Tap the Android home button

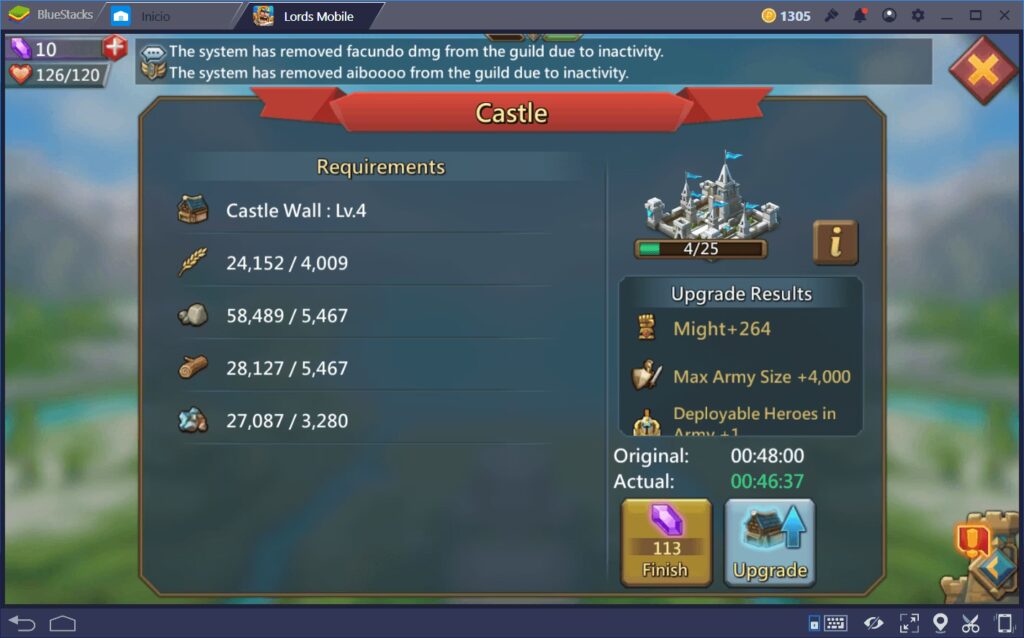pyautogui.click(x=63, y=623)
